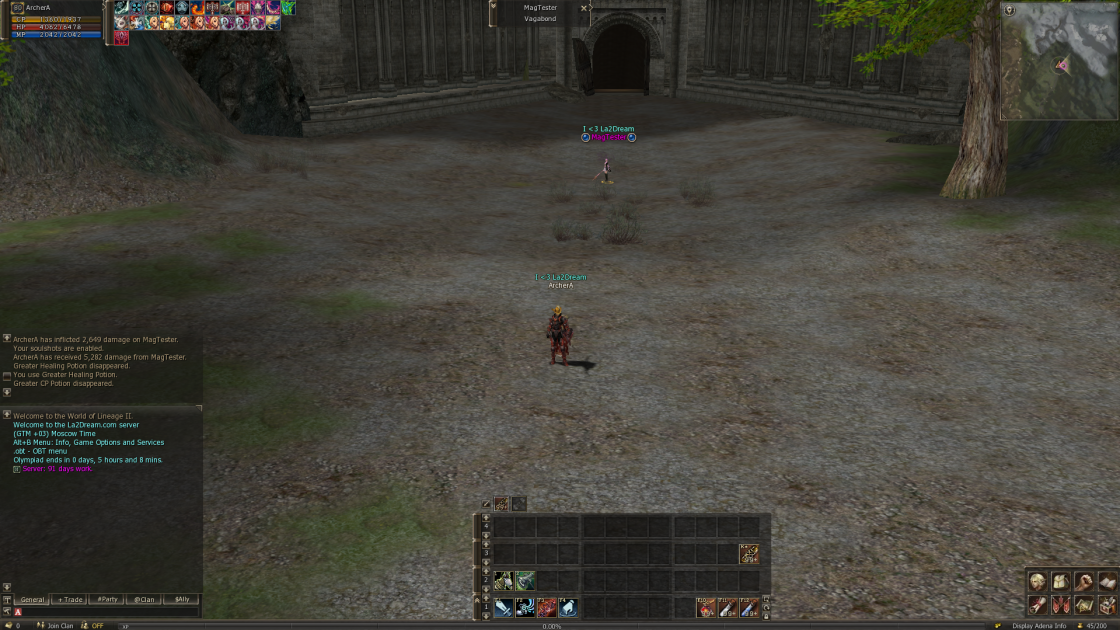Open the system menu toolbox icon

coord(1107,605)
